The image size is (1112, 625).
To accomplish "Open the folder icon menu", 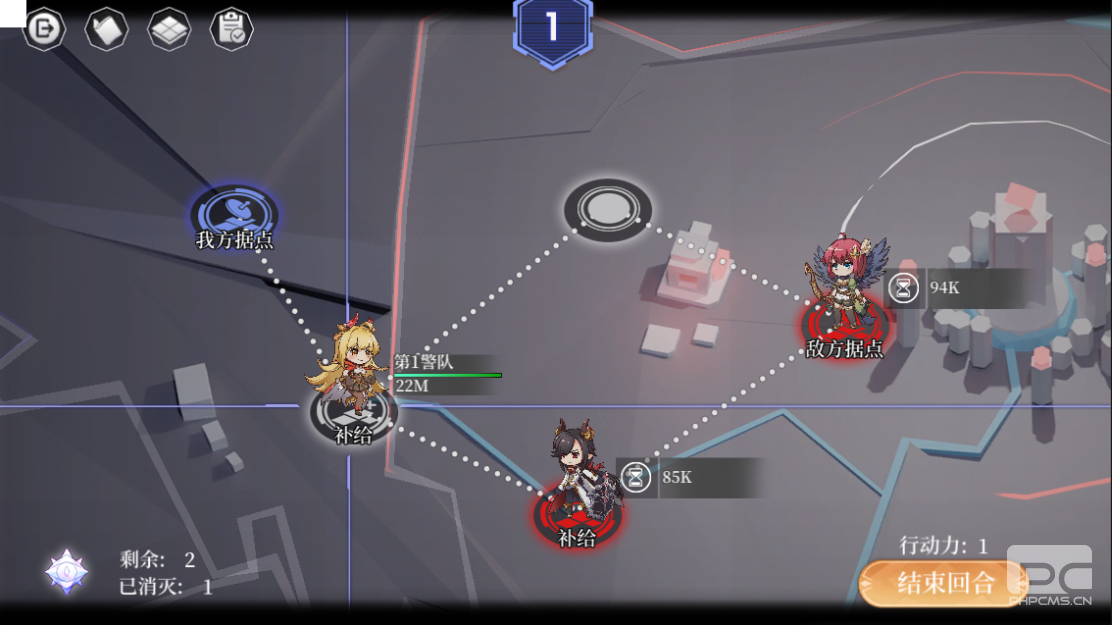I will click(x=106, y=29).
